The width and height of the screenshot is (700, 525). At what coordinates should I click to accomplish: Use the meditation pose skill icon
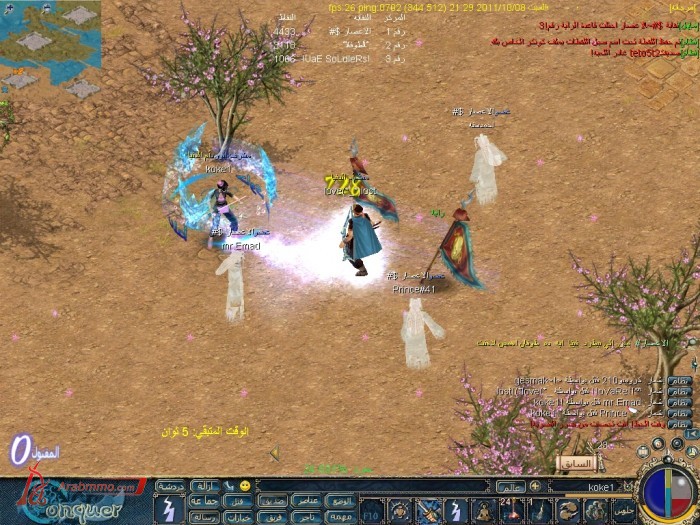click(x=483, y=509)
